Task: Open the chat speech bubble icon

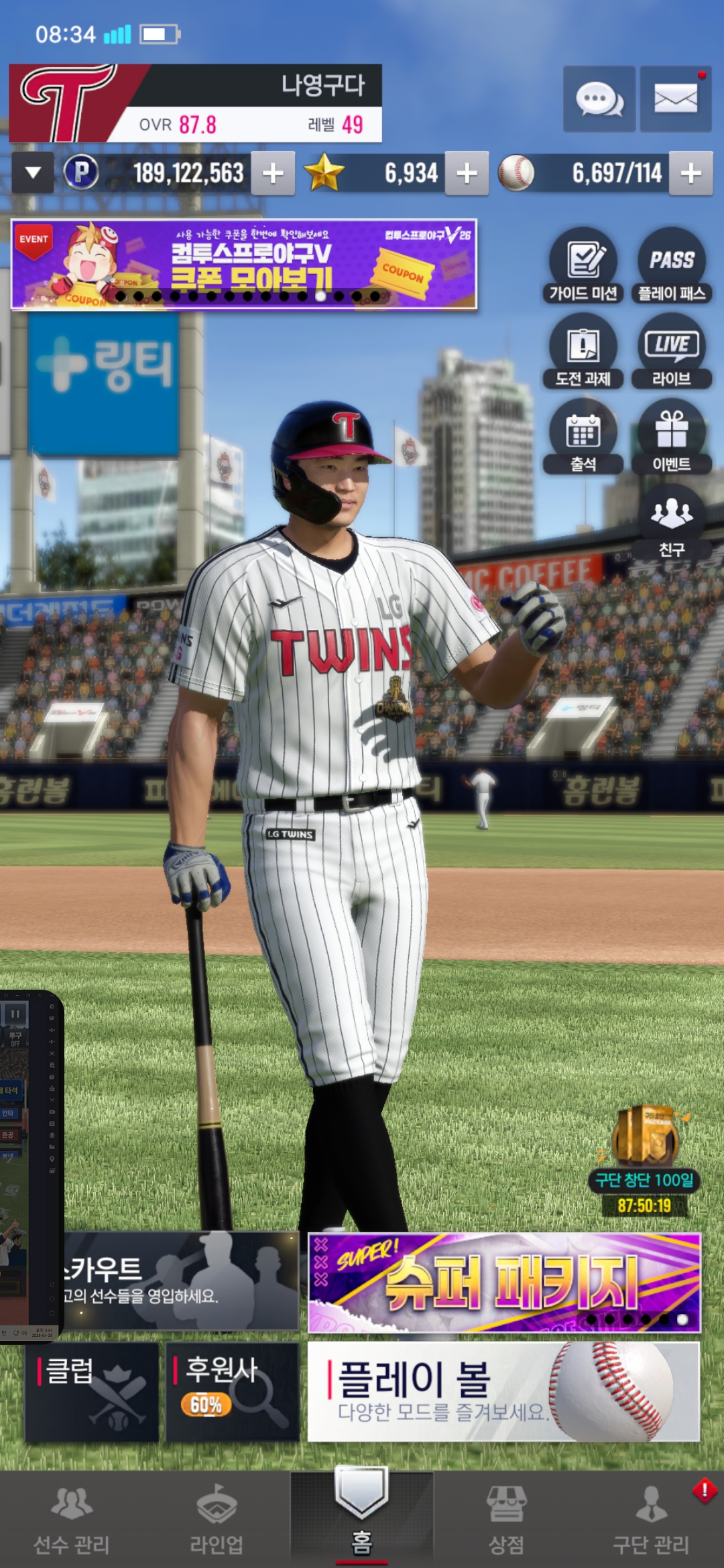Action: (599, 99)
